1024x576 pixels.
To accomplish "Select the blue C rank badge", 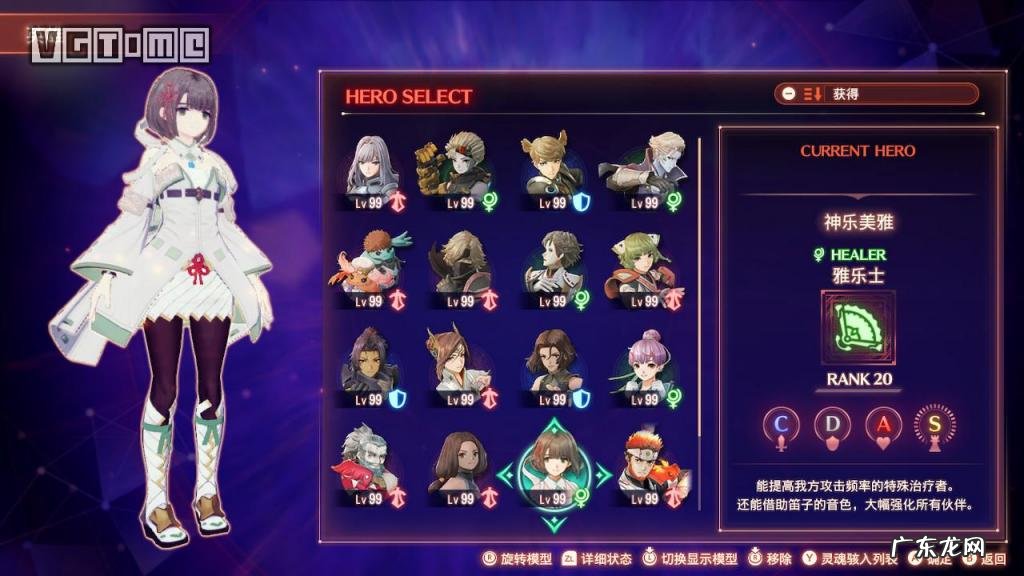I will (782, 424).
